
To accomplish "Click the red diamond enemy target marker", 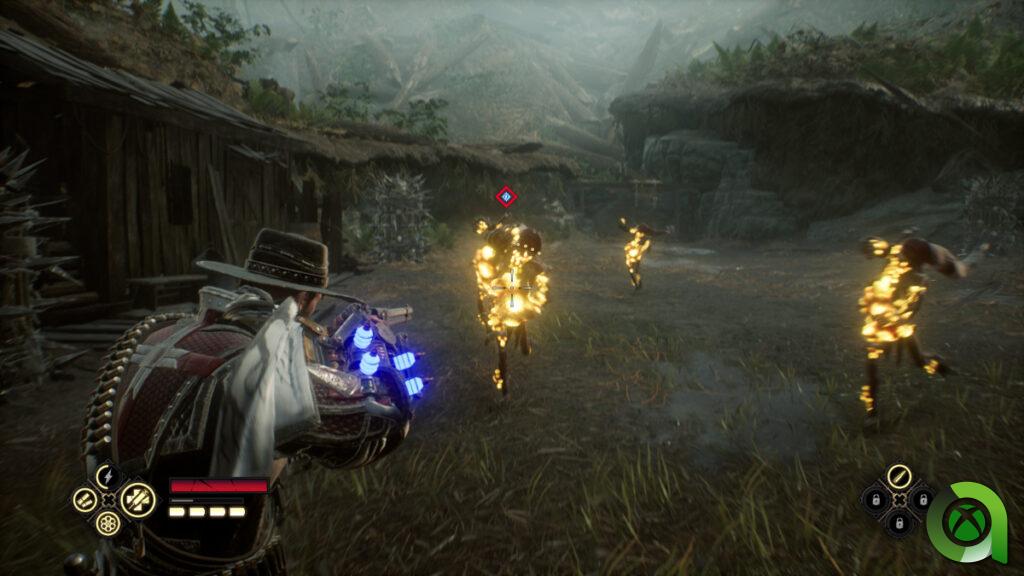I will pyautogui.click(x=506, y=196).
